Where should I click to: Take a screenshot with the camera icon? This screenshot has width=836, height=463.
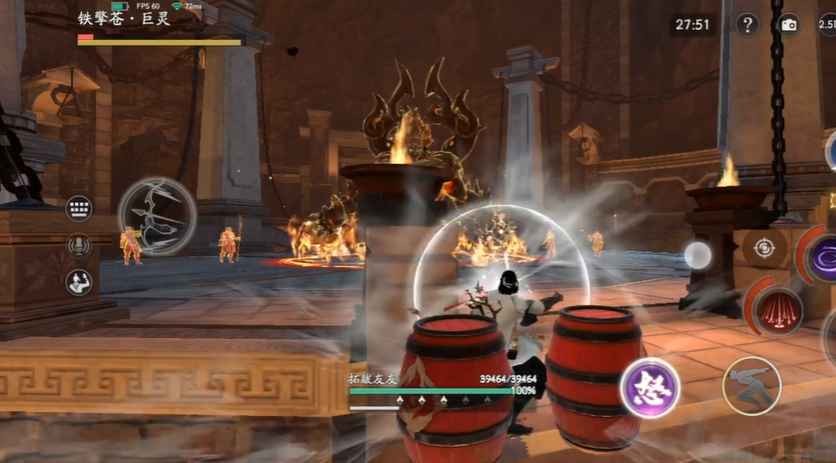(x=789, y=25)
